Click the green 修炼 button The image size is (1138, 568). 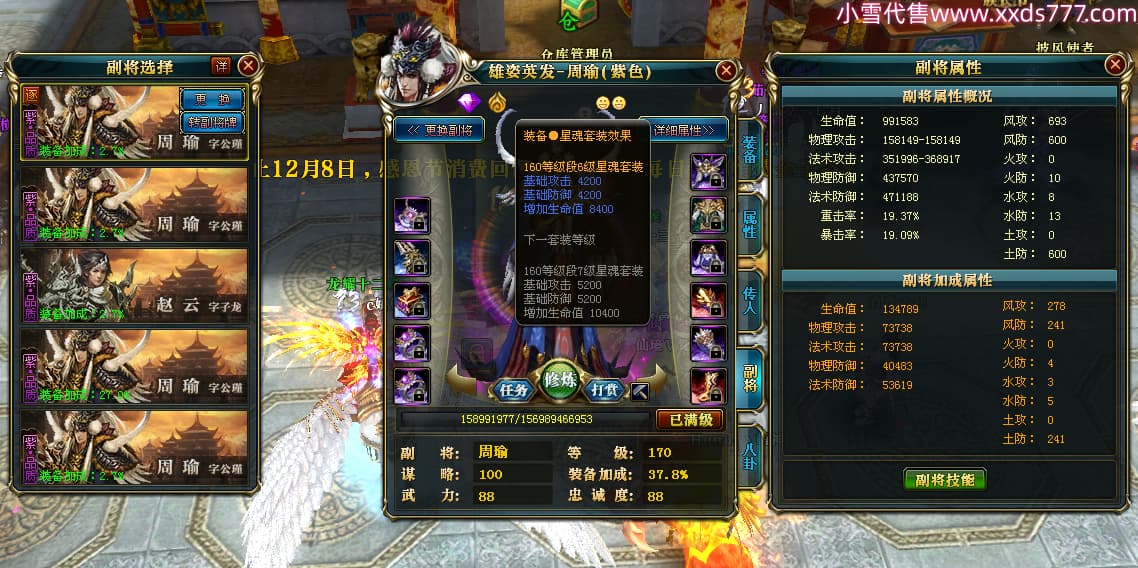(561, 380)
